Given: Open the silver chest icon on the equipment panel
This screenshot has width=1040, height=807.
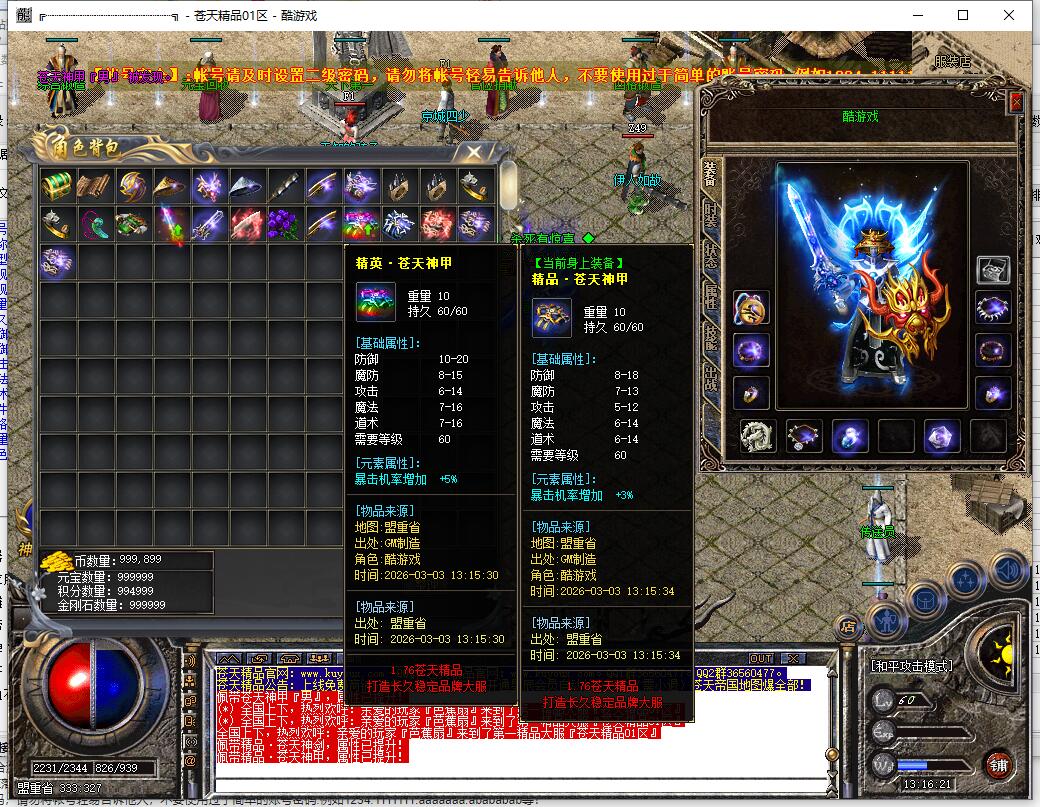Looking at the screenshot, I should tap(993, 269).
